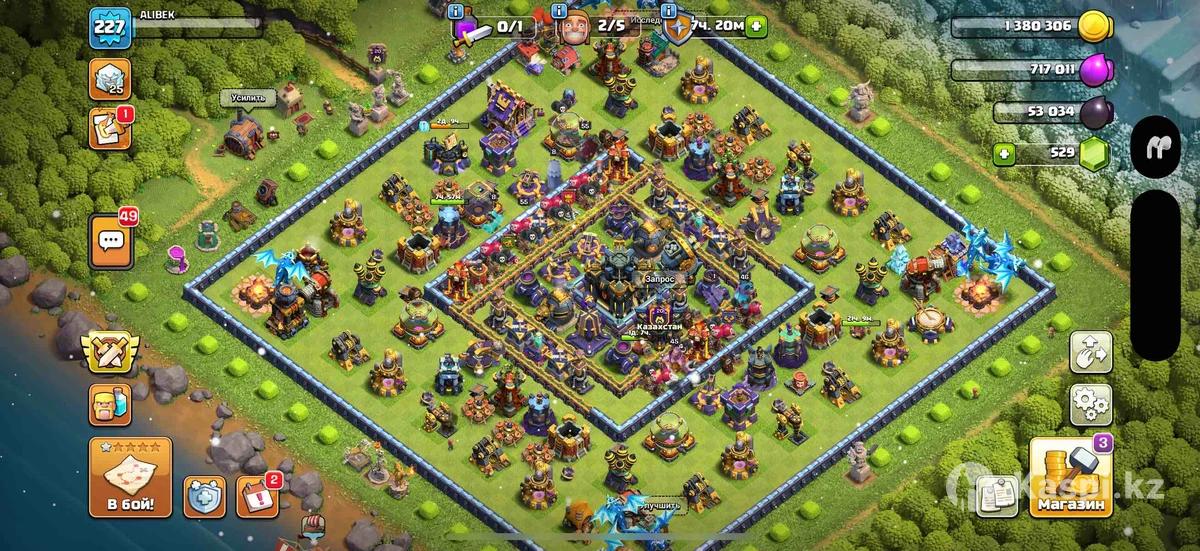The height and width of the screenshot is (551, 1200).
Task: Open the blue shield protection button
Action: pos(203,497)
